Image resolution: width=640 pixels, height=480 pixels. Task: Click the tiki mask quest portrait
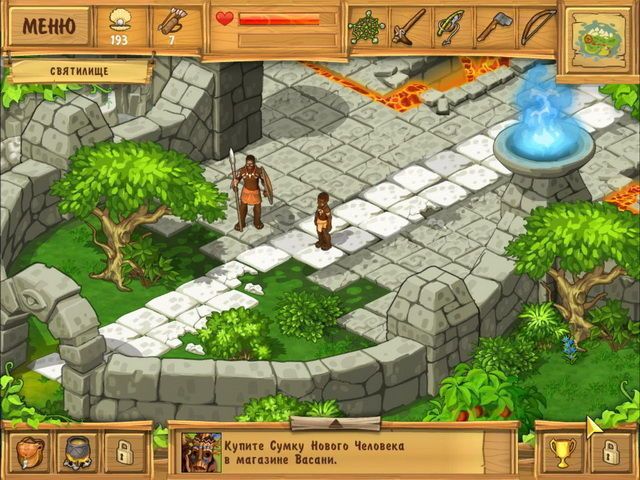click(x=200, y=451)
